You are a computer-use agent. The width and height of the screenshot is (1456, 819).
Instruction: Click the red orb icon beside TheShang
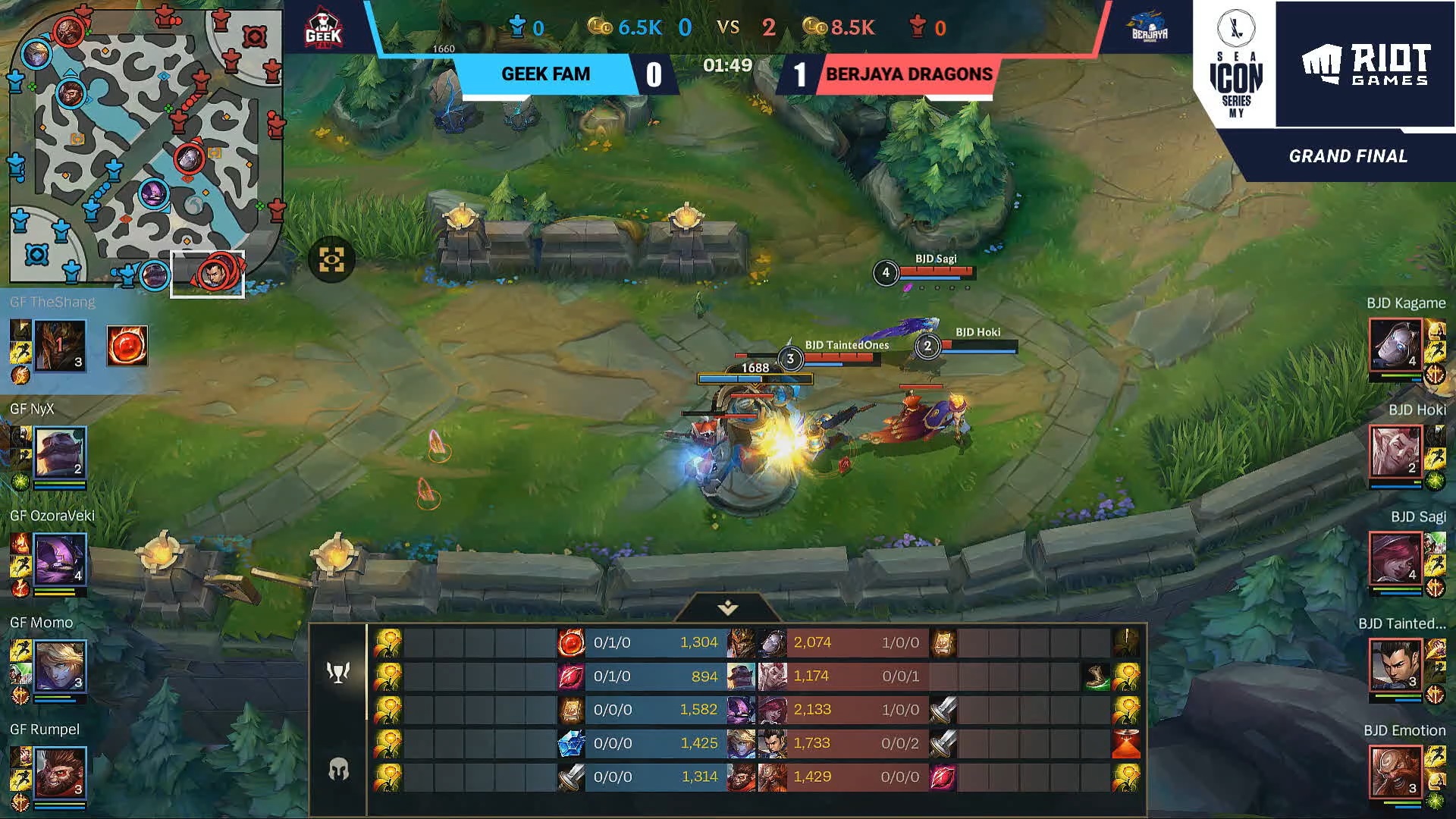(x=127, y=346)
